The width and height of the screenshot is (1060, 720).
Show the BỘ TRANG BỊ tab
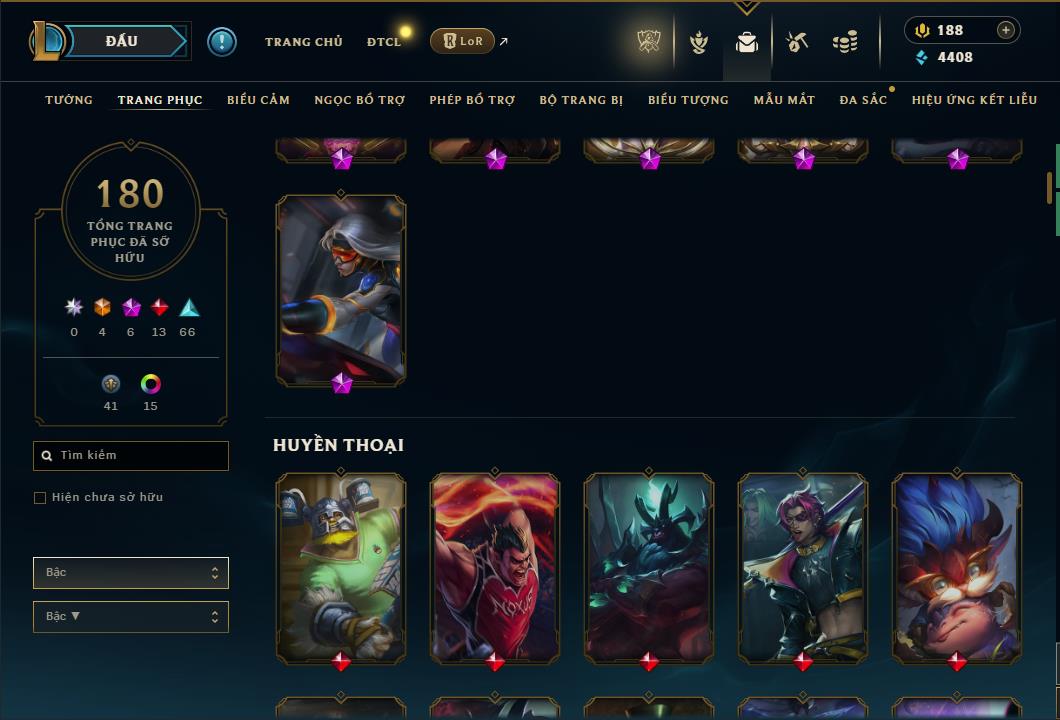581,100
